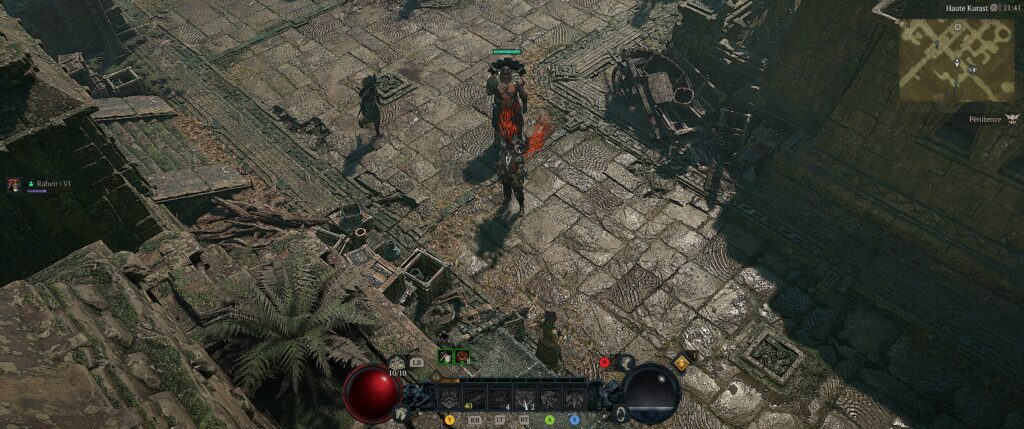Open the Haute Kurast minimap
Screen dimensions: 1024x429
click(957, 59)
